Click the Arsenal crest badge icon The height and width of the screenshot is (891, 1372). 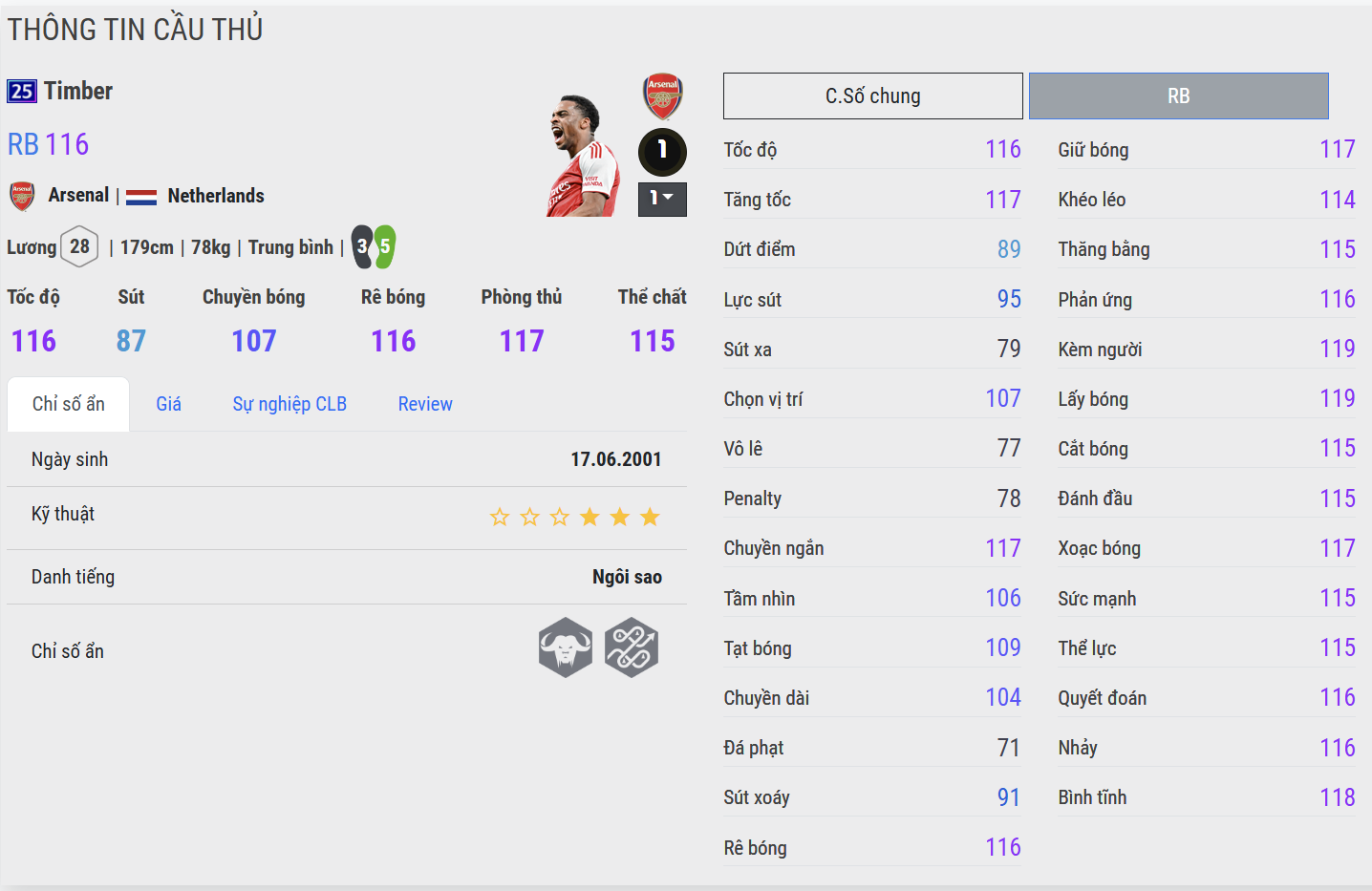(662, 95)
